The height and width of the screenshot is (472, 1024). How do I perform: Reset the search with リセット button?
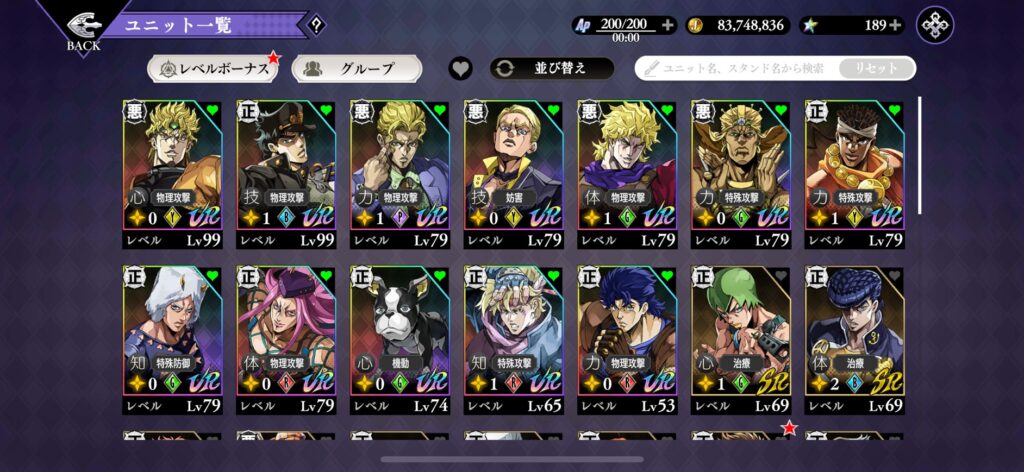point(875,69)
